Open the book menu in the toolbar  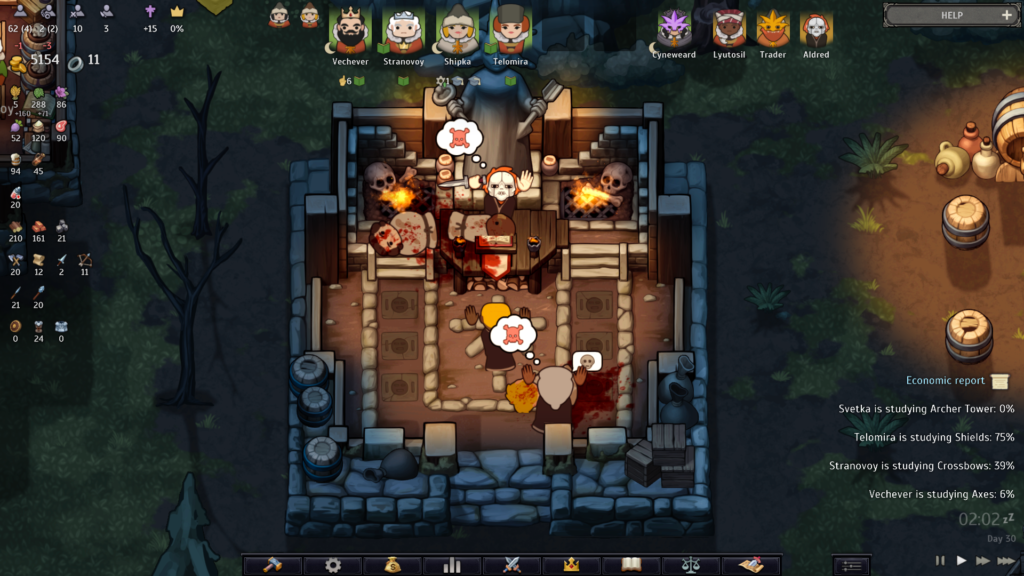[x=631, y=565]
